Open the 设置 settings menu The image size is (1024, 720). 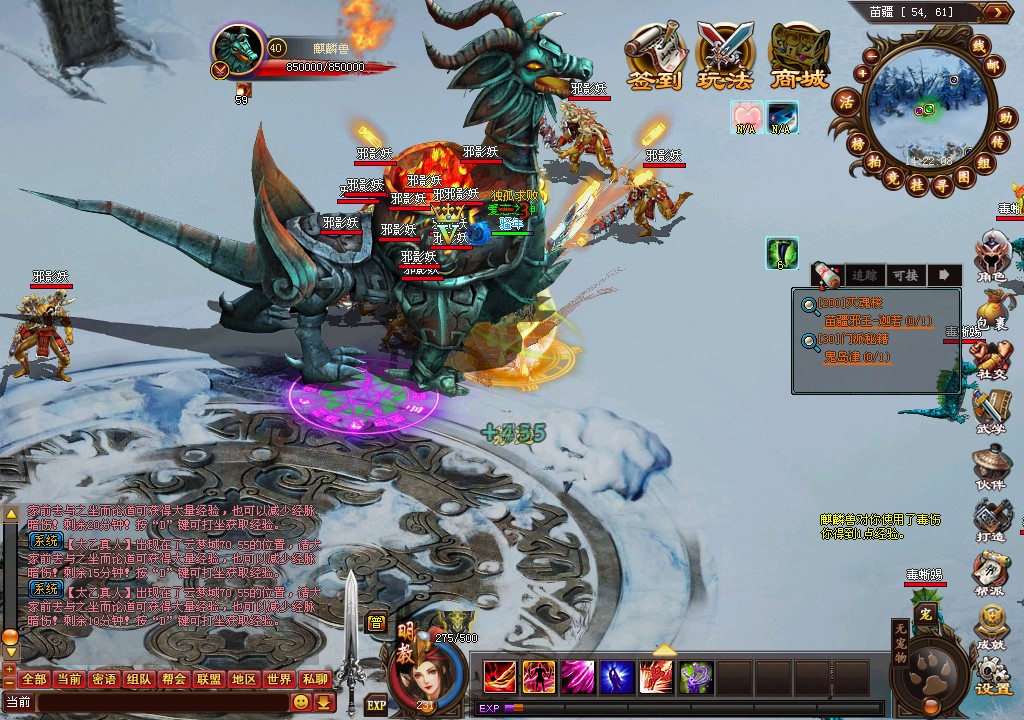pyautogui.click(x=992, y=676)
